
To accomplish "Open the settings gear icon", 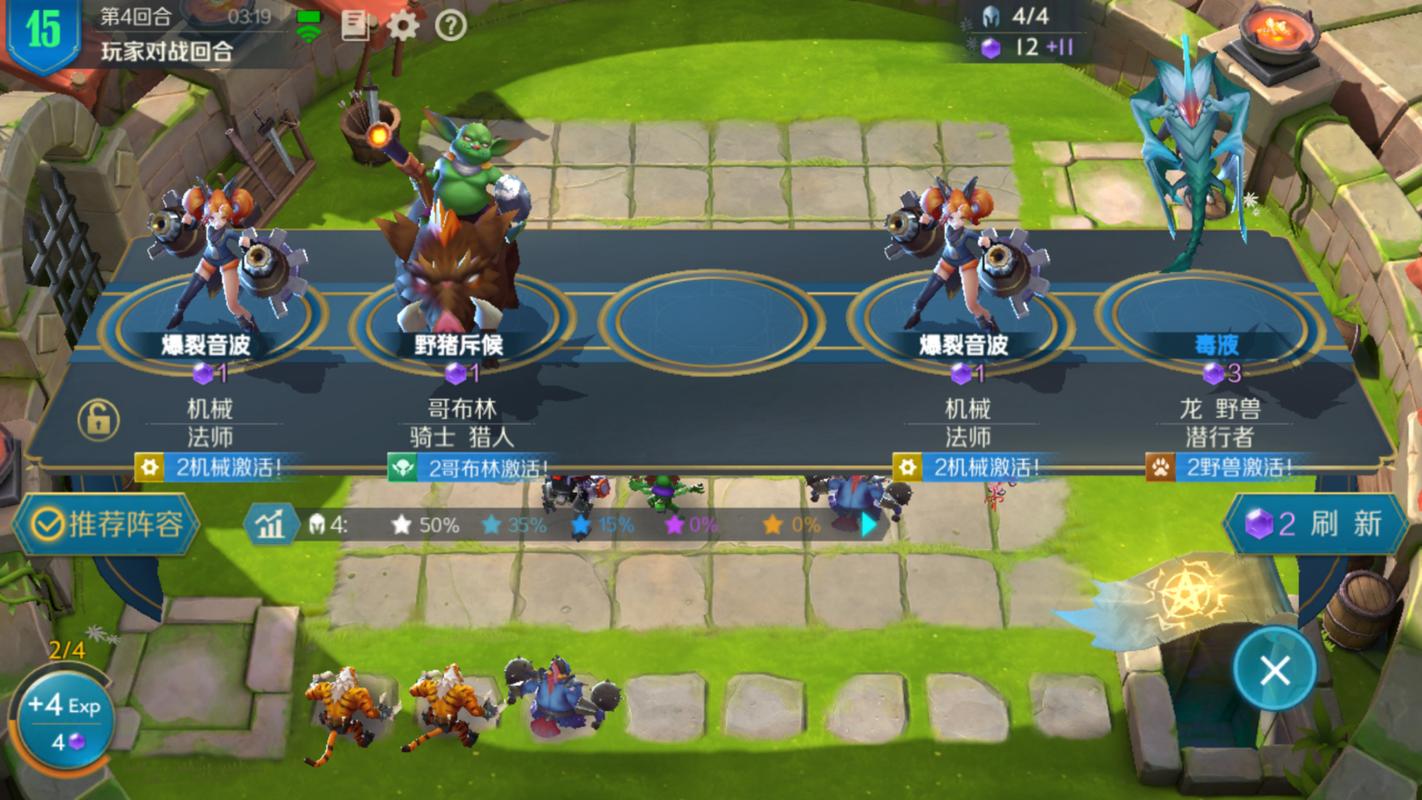I will tap(402, 26).
